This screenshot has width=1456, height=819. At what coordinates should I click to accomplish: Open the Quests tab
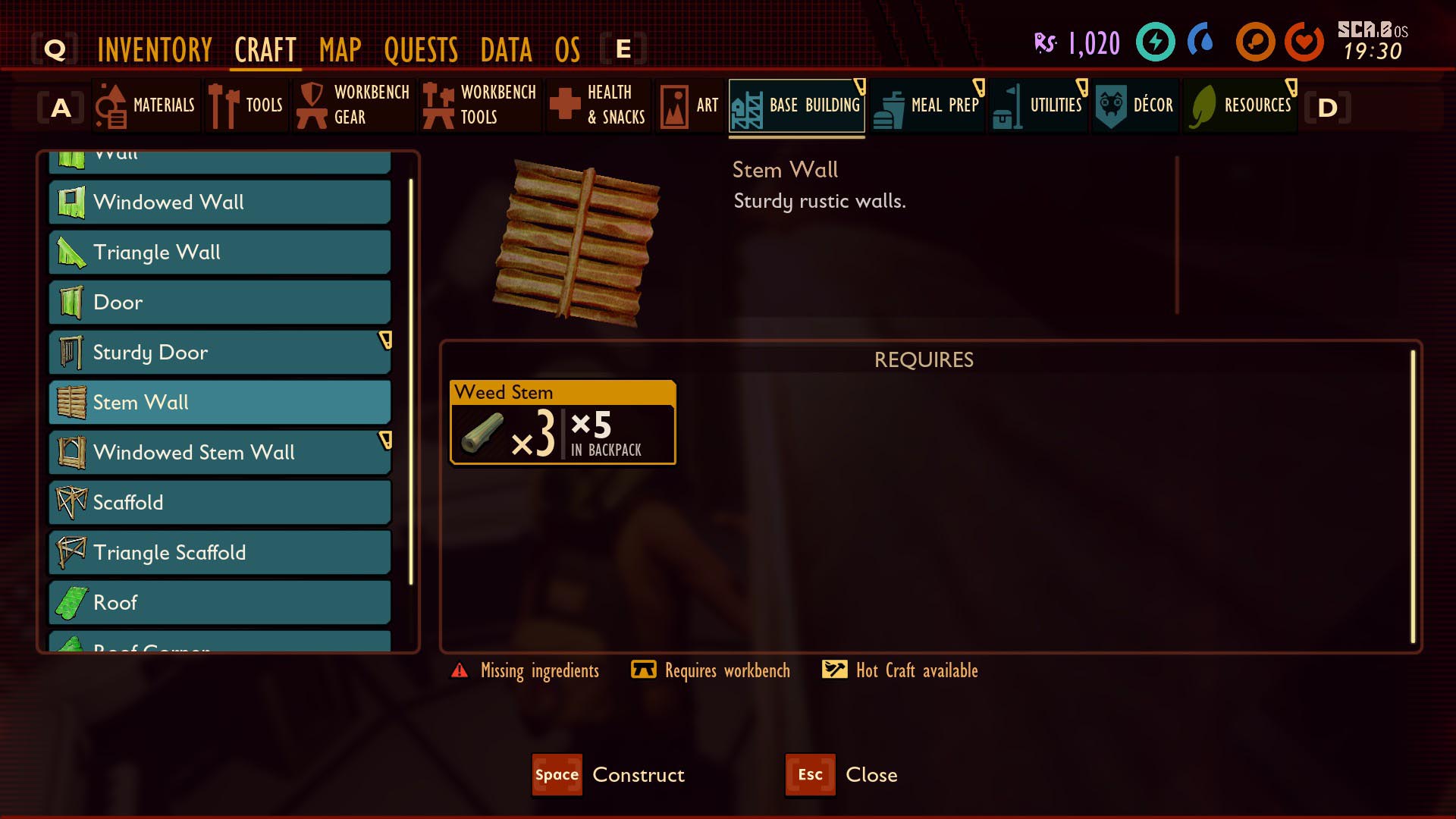coord(421,50)
